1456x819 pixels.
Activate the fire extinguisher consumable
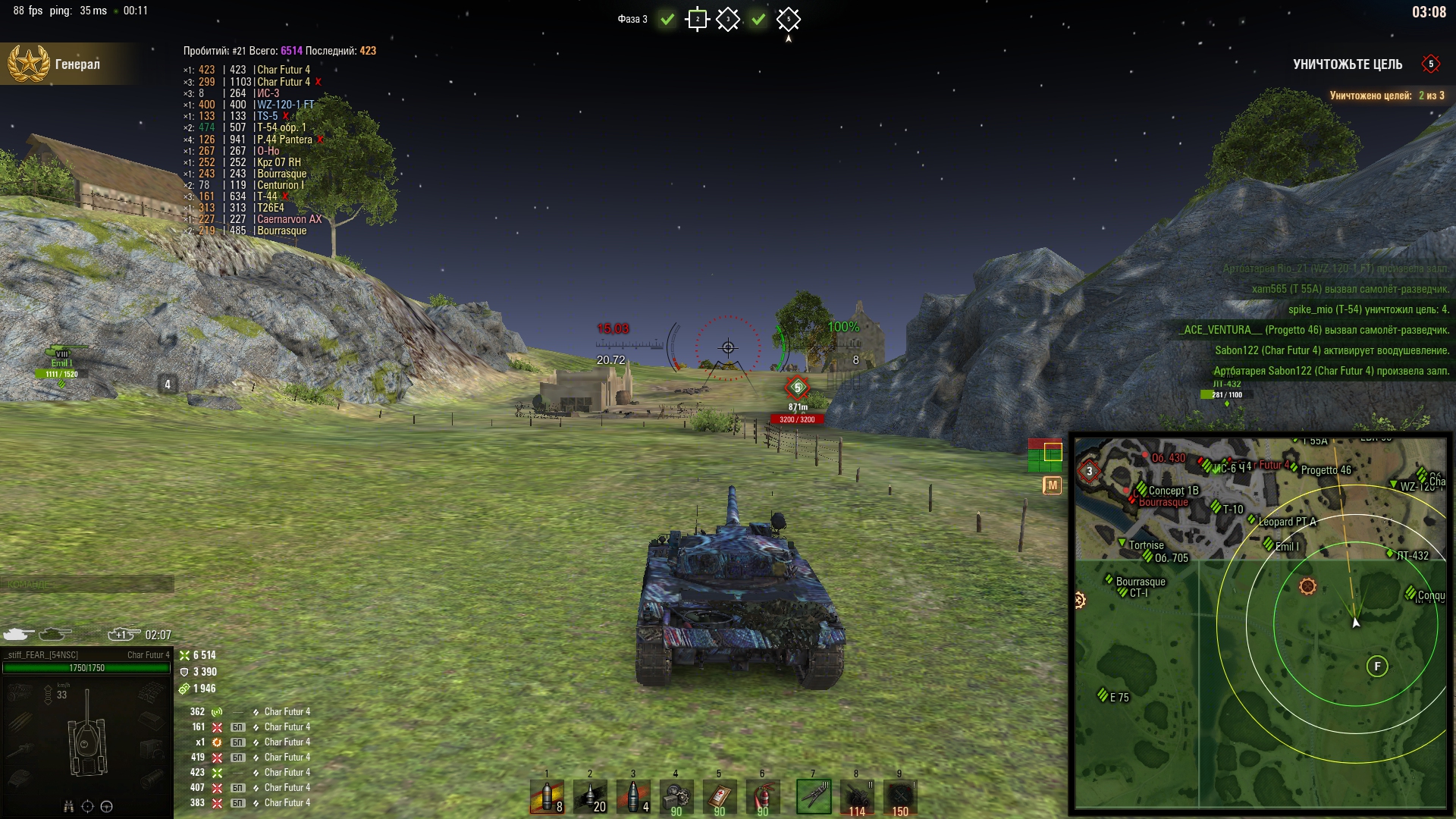coord(763,798)
